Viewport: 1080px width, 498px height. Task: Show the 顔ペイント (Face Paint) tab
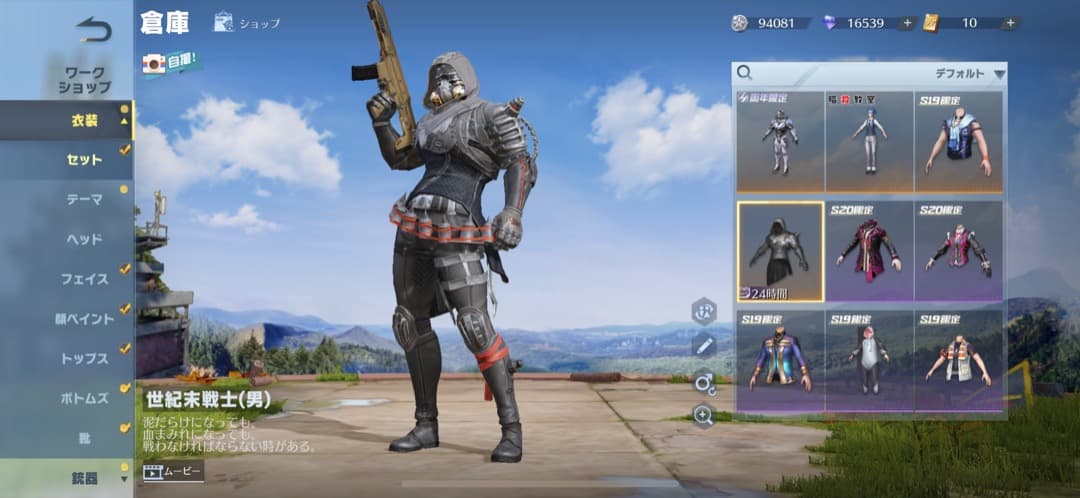pos(84,319)
